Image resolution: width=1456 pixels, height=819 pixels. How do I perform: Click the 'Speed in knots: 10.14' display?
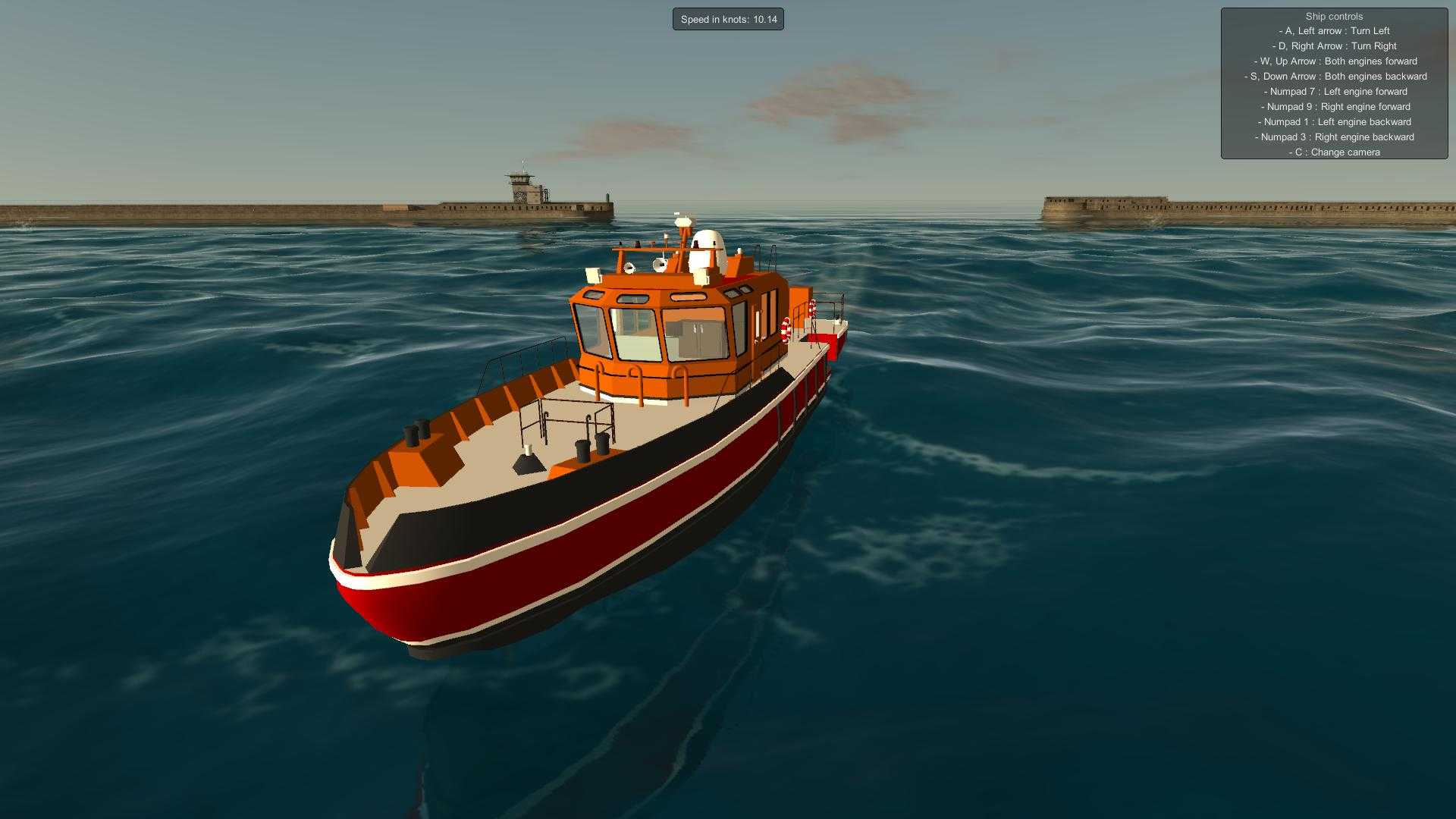coord(728,19)
